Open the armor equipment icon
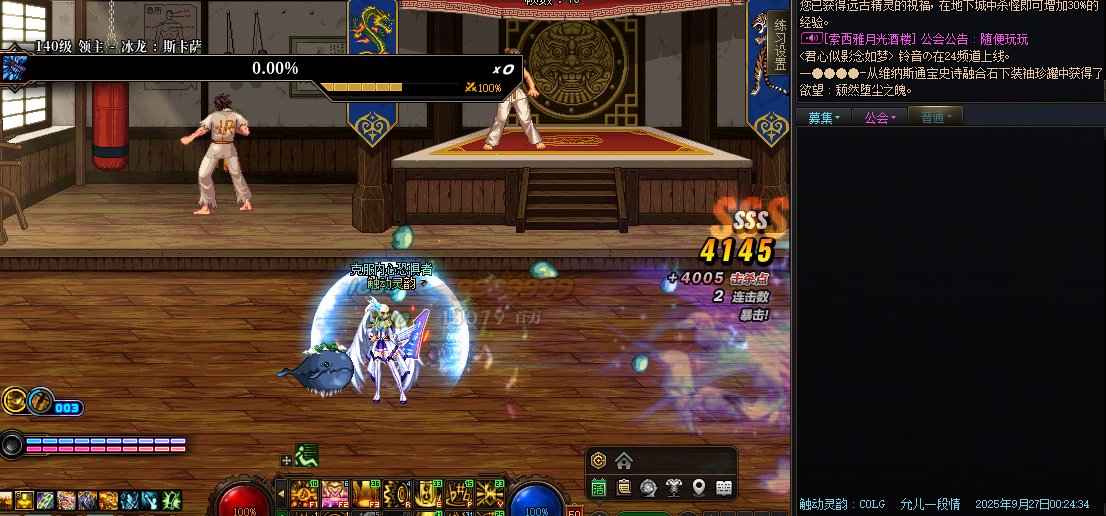 (674, 488)
